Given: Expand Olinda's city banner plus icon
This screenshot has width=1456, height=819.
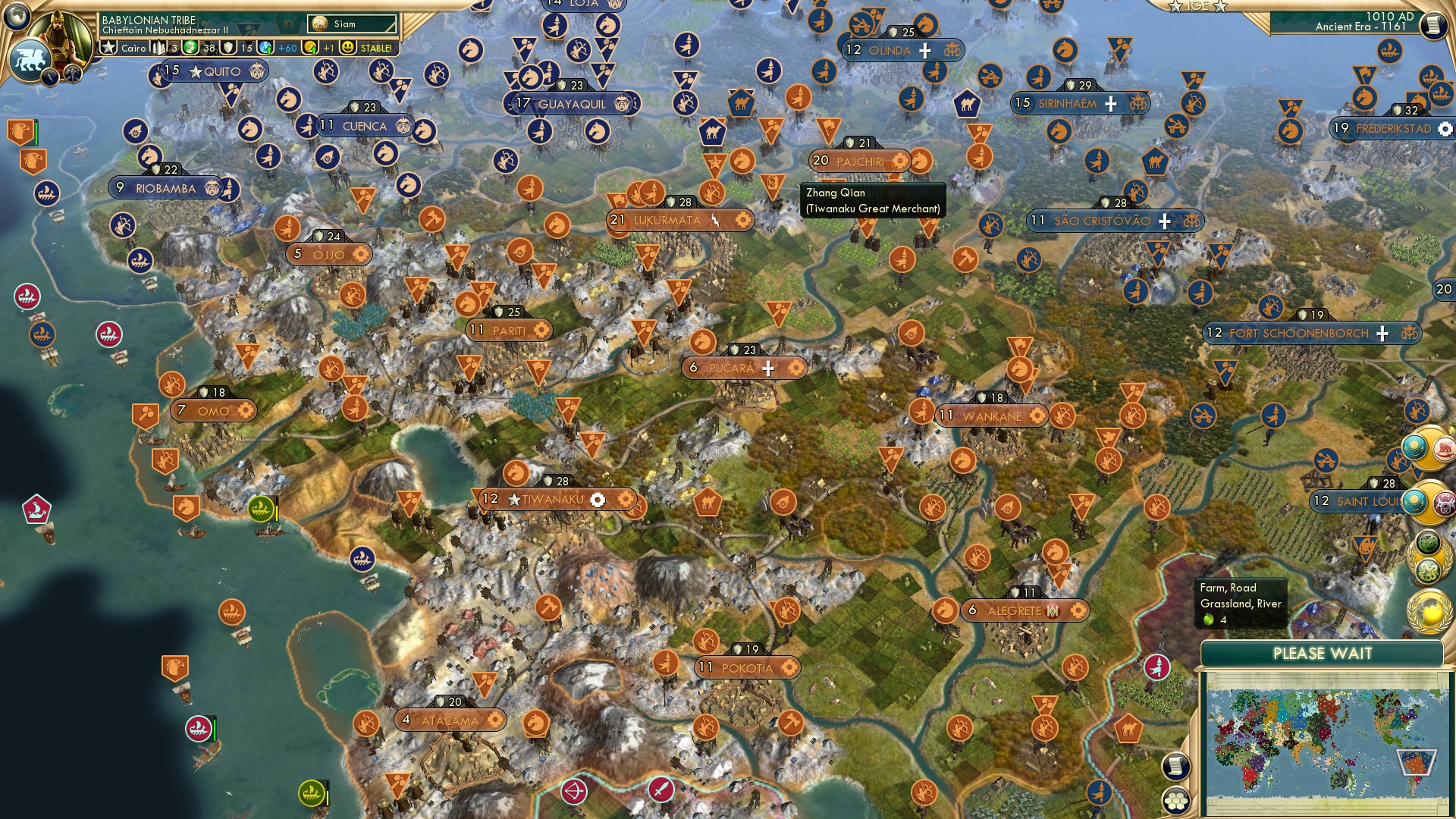Looking at the screenshot, I should 924,51.
